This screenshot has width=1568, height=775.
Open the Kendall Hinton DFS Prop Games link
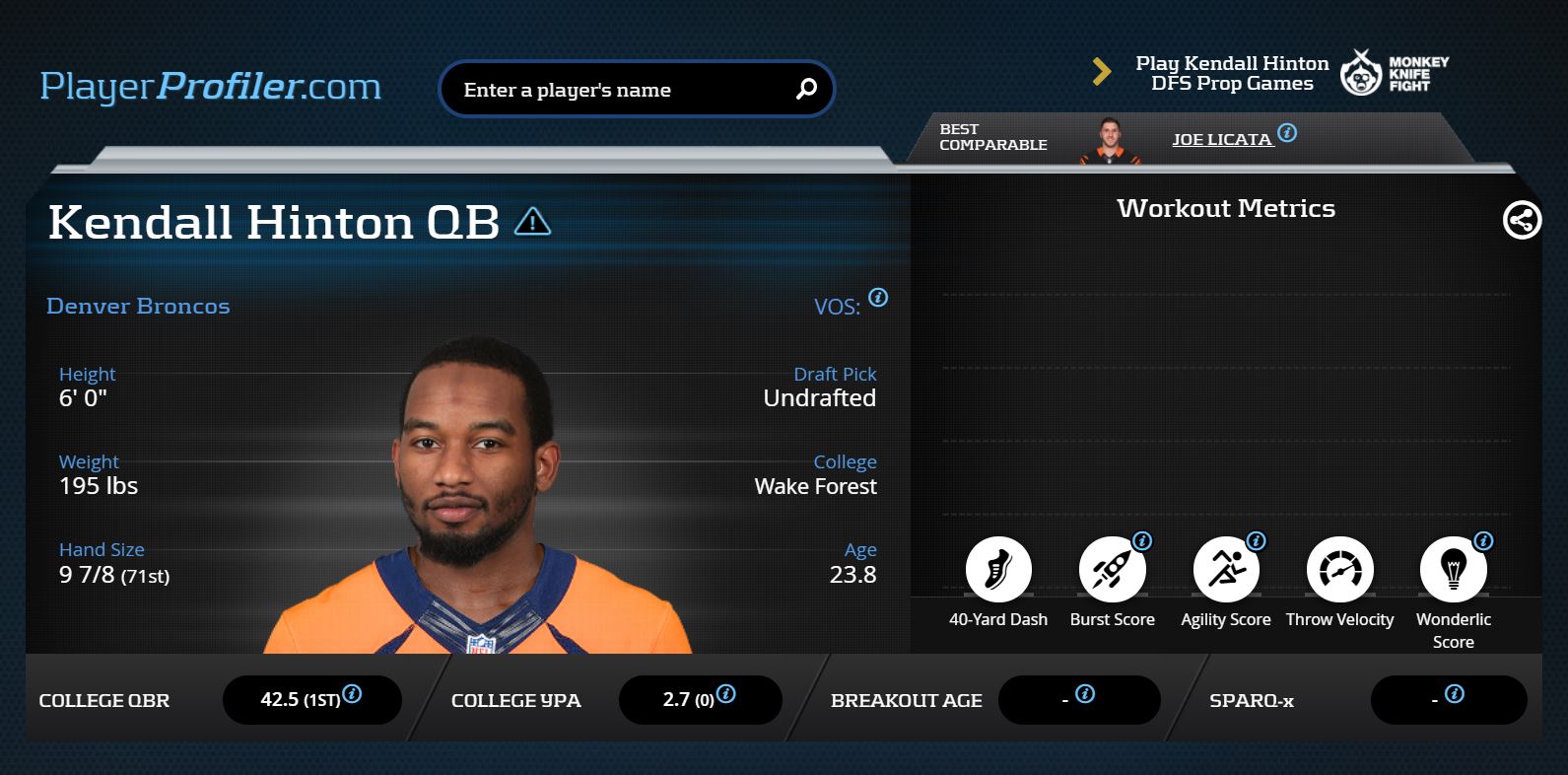(1232, 73)
